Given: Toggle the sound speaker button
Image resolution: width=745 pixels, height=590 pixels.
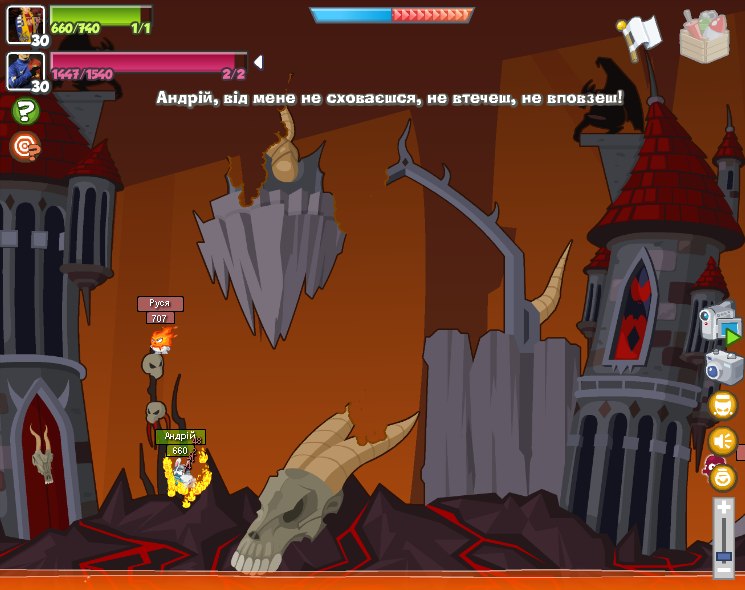Looking at the screenshot, I should (x=722, y=440).
